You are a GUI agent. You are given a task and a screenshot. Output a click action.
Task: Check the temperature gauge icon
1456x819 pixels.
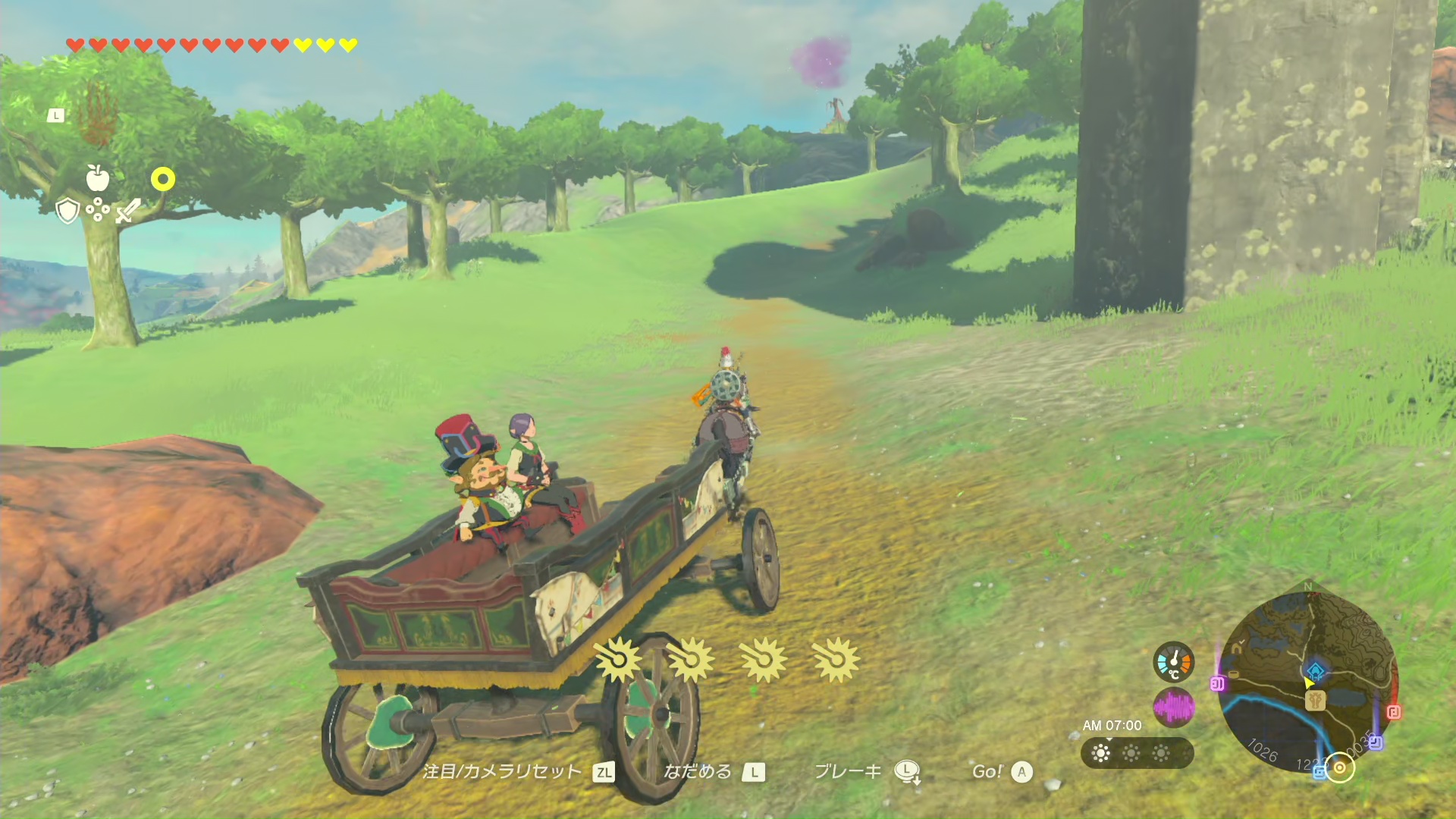click(x=1174, y=662)
